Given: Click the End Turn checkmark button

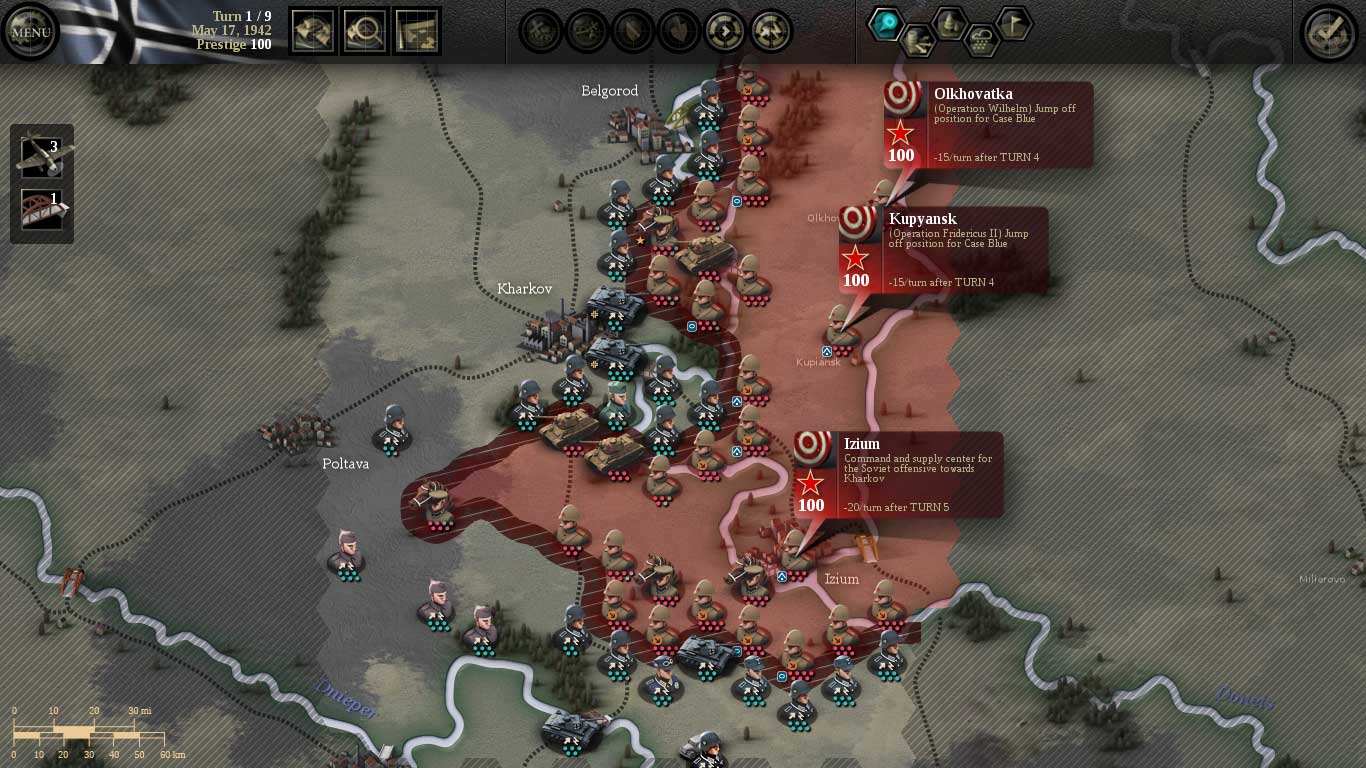Looking at the screenshot, I should 1327,33.
